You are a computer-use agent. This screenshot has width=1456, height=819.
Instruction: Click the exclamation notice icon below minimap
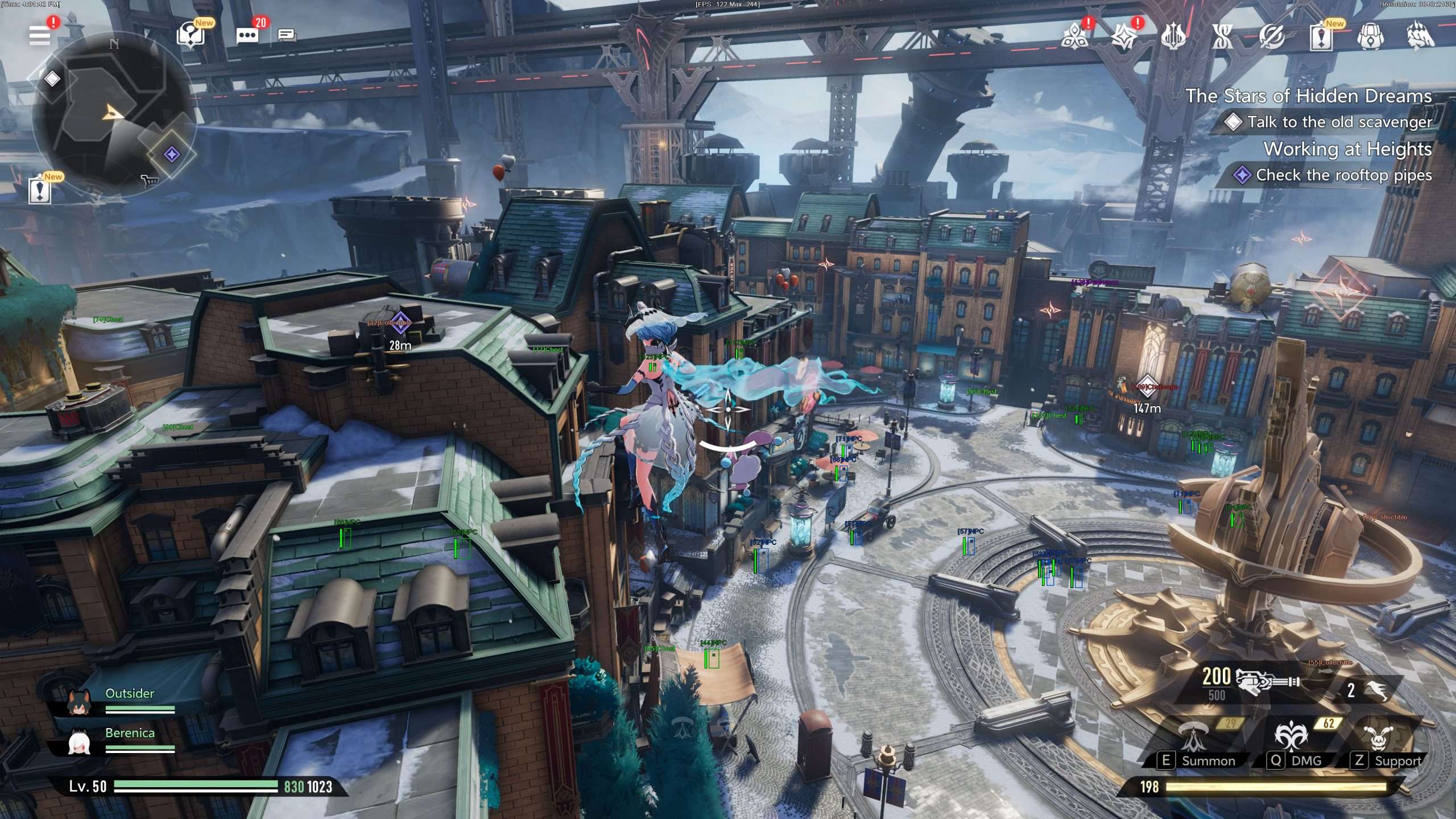pos(39,191)
